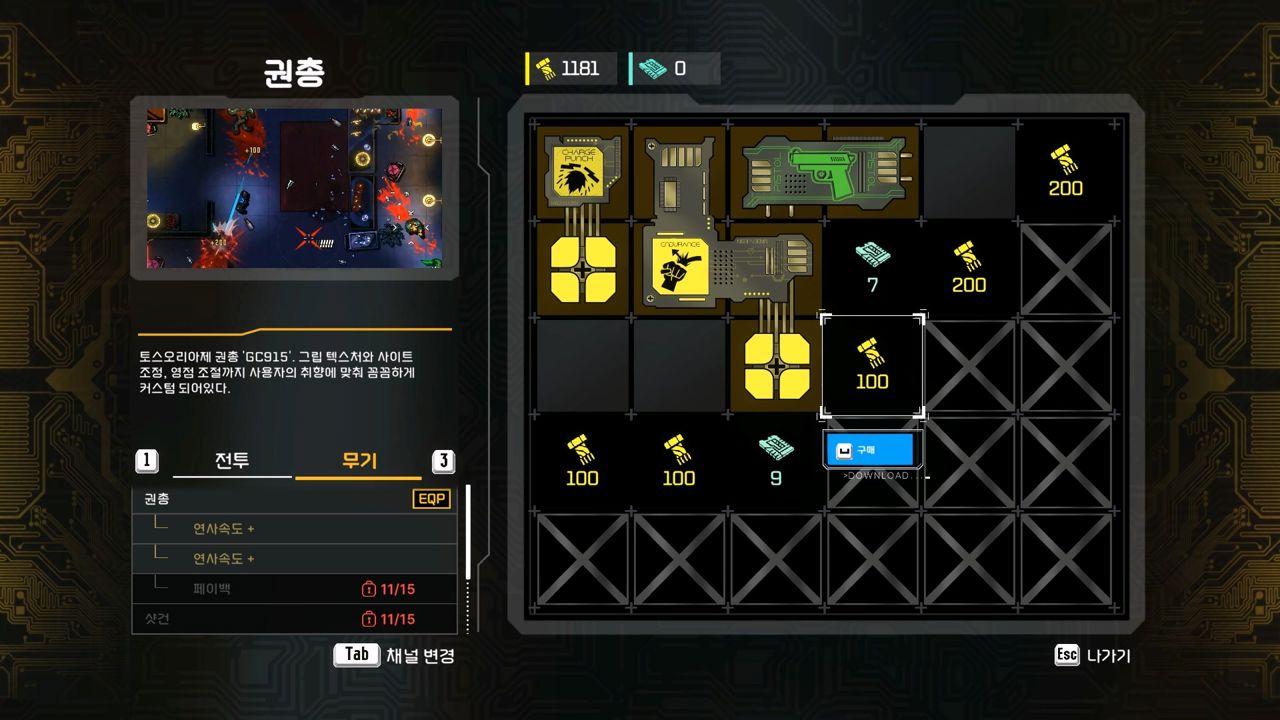The height and width of the screenshot is (720, 1280).
Task: Click the blue 구매 purchase button
Action: [x=869, y=449]
